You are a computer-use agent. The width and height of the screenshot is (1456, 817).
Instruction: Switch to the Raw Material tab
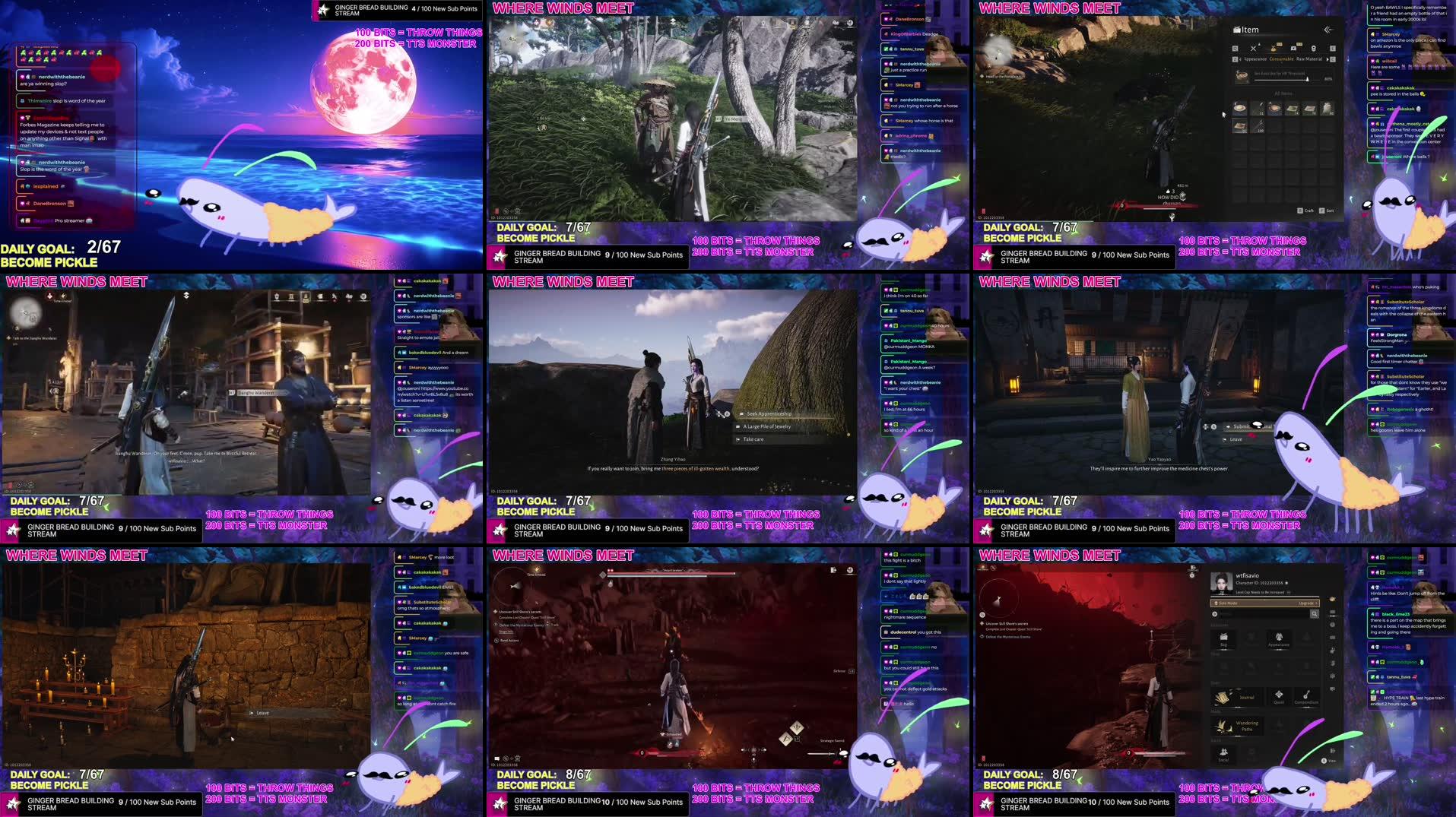click(1309, 59)
